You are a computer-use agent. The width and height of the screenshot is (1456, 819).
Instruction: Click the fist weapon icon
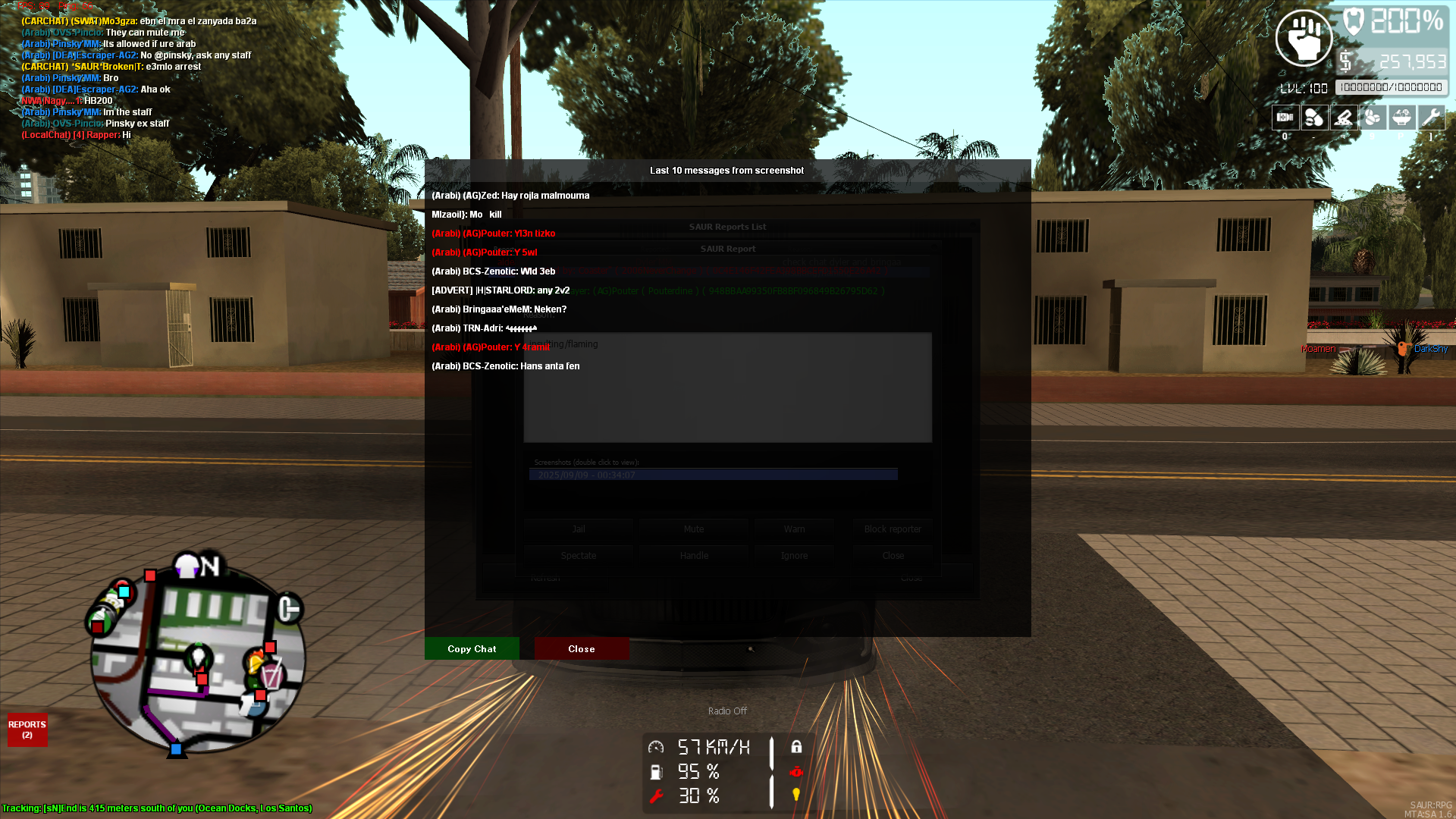point(1304,38)
